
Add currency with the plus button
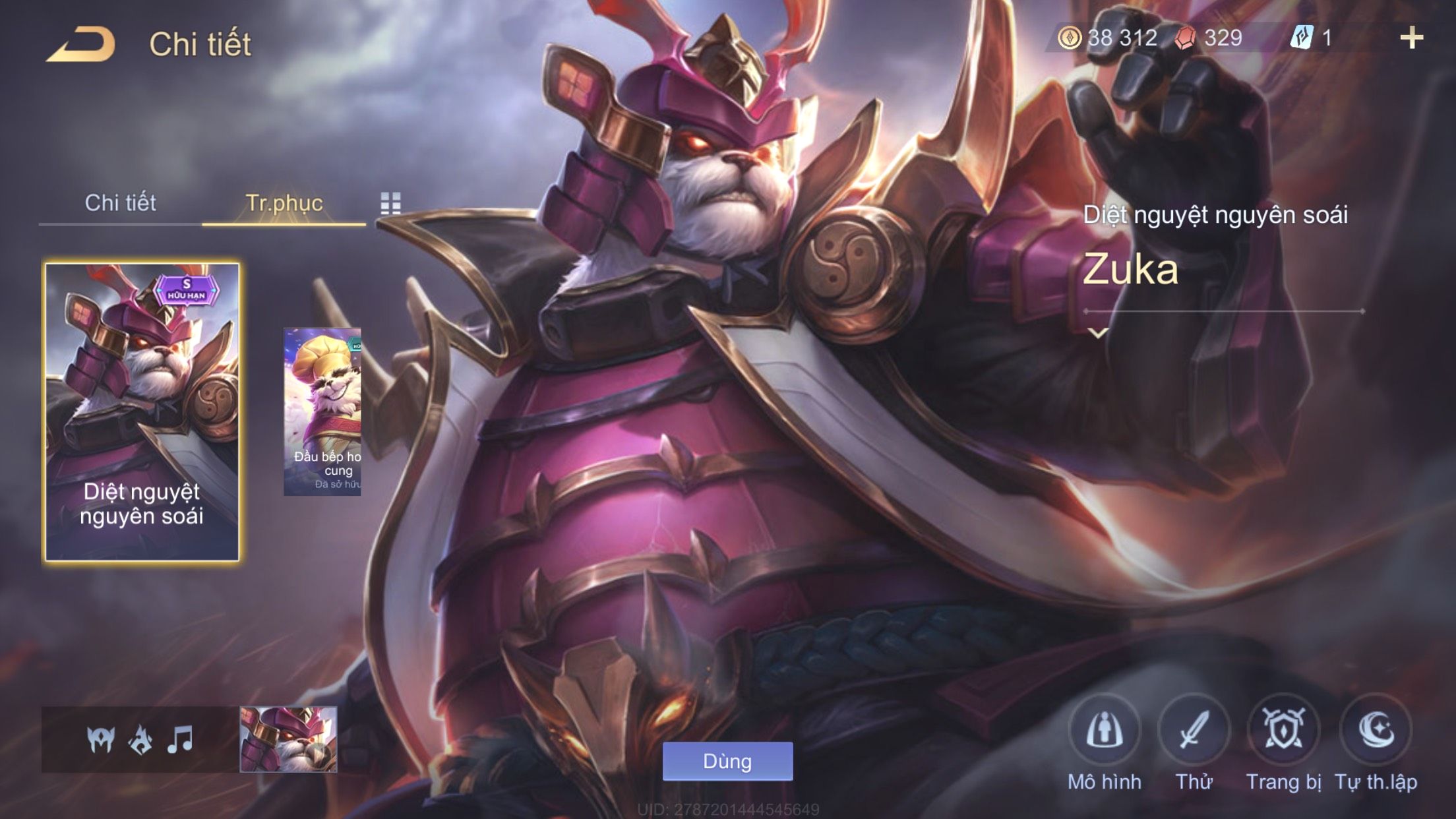1411,38
